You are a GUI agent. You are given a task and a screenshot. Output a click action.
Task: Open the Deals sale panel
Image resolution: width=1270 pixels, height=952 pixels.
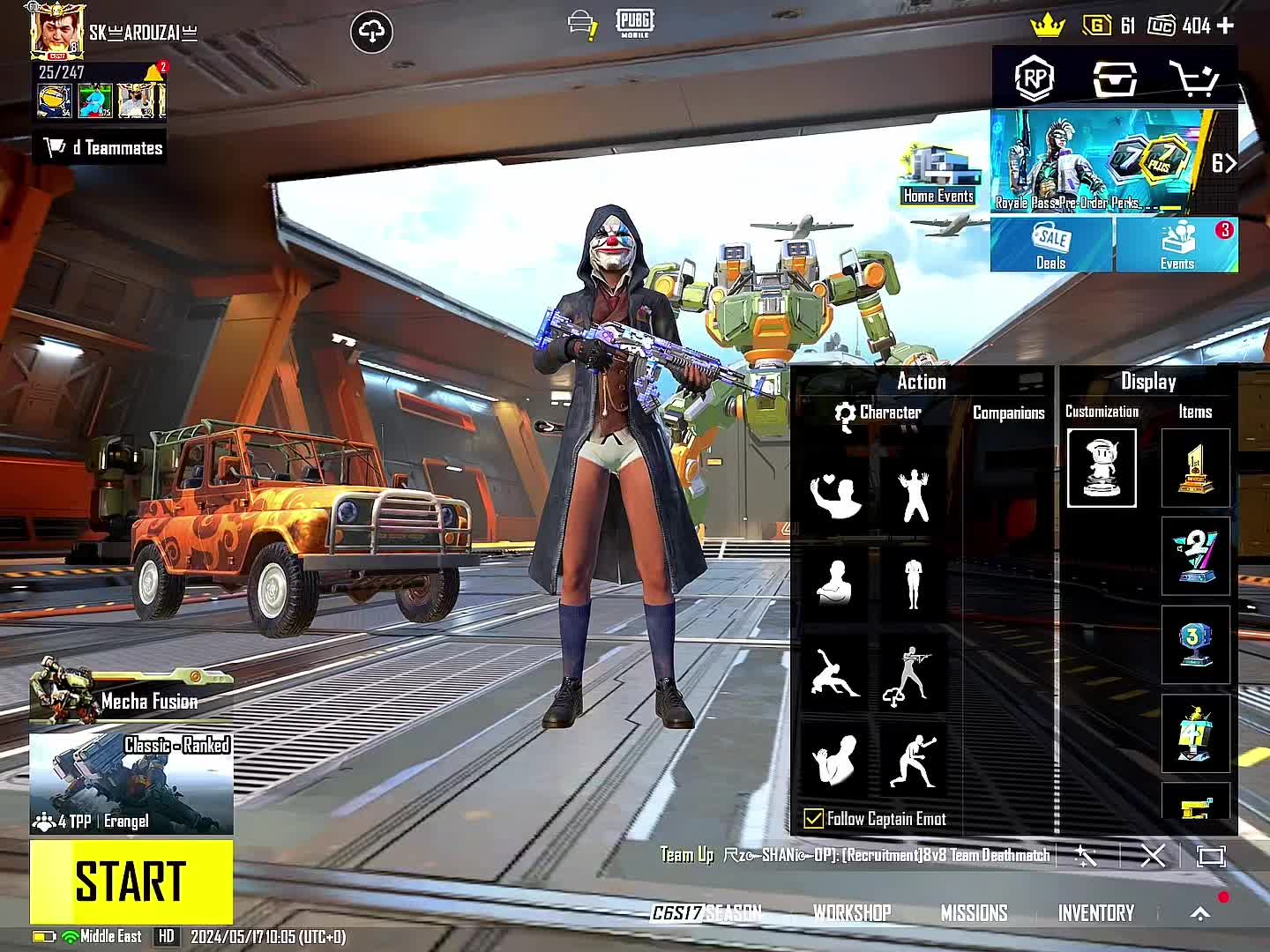click(1051, 244)
